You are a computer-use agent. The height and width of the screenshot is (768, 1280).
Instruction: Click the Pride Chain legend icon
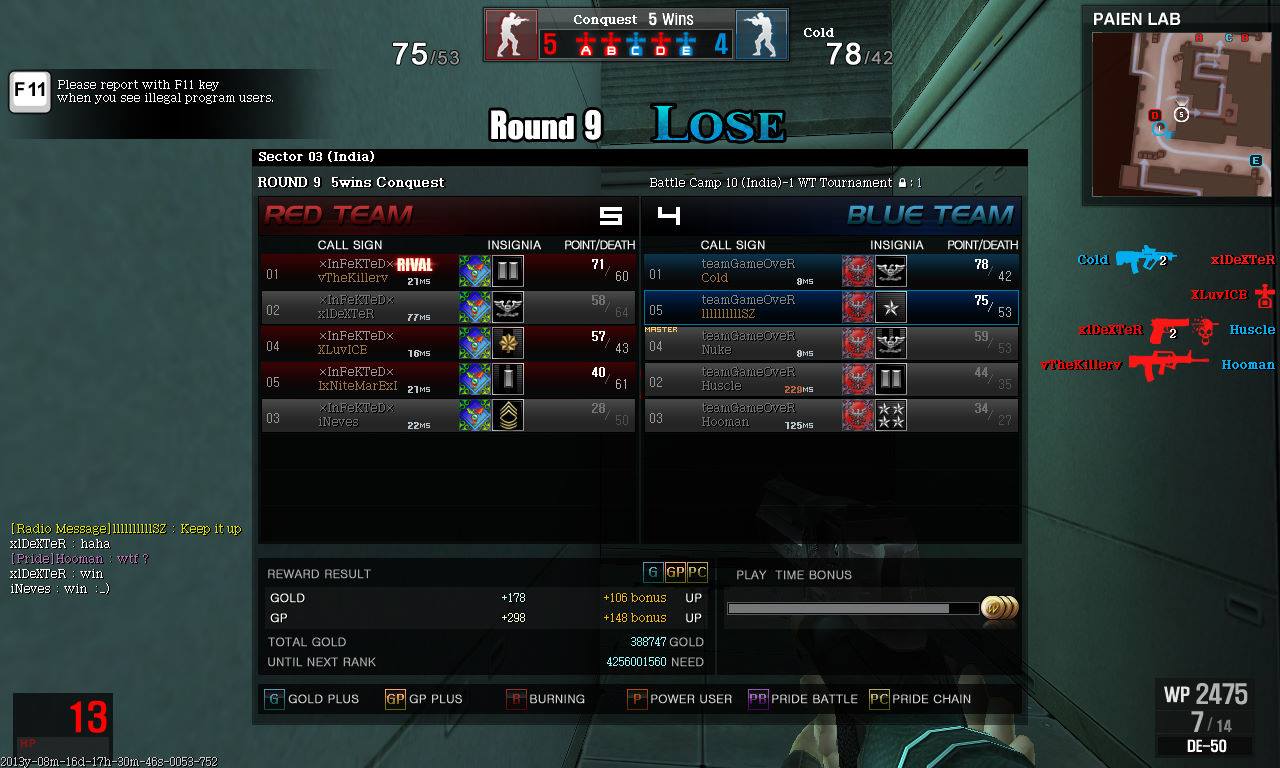pyautogui.click(x=878, y=699)
